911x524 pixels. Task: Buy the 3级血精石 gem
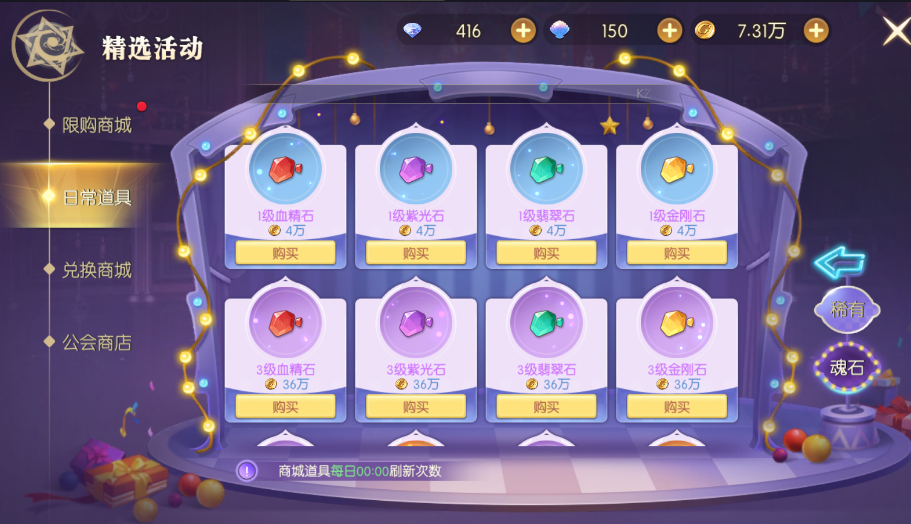pyautogui.click(x=285, y=407)
